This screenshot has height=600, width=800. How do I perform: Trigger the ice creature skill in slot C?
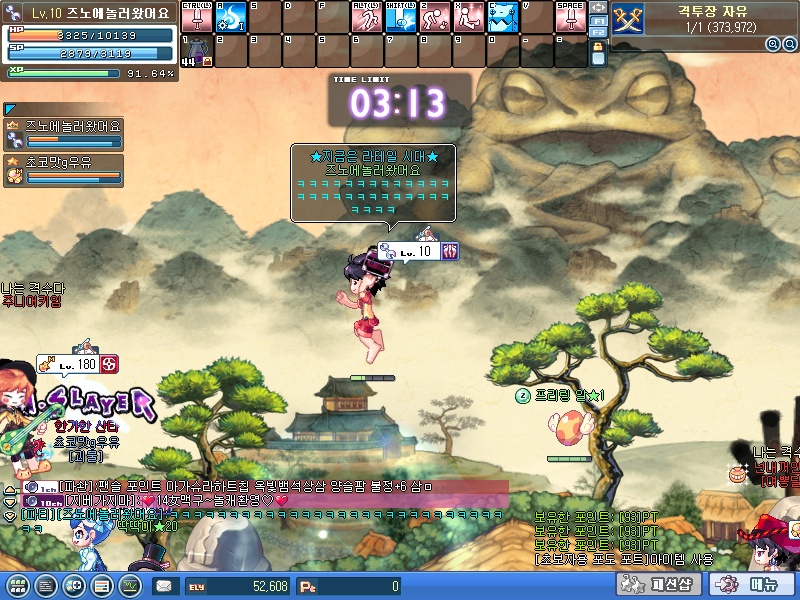(x=503, y=17)
